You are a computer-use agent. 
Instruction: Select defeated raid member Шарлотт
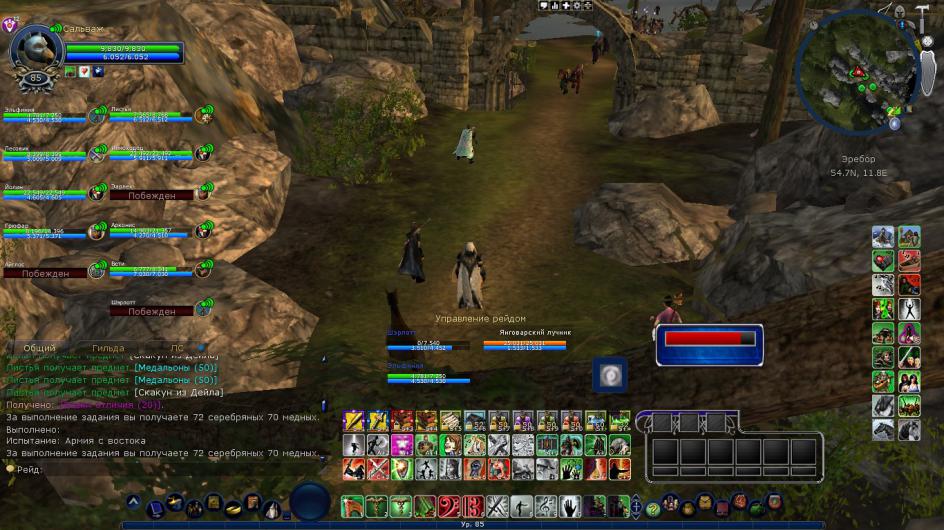coord(151,311)
